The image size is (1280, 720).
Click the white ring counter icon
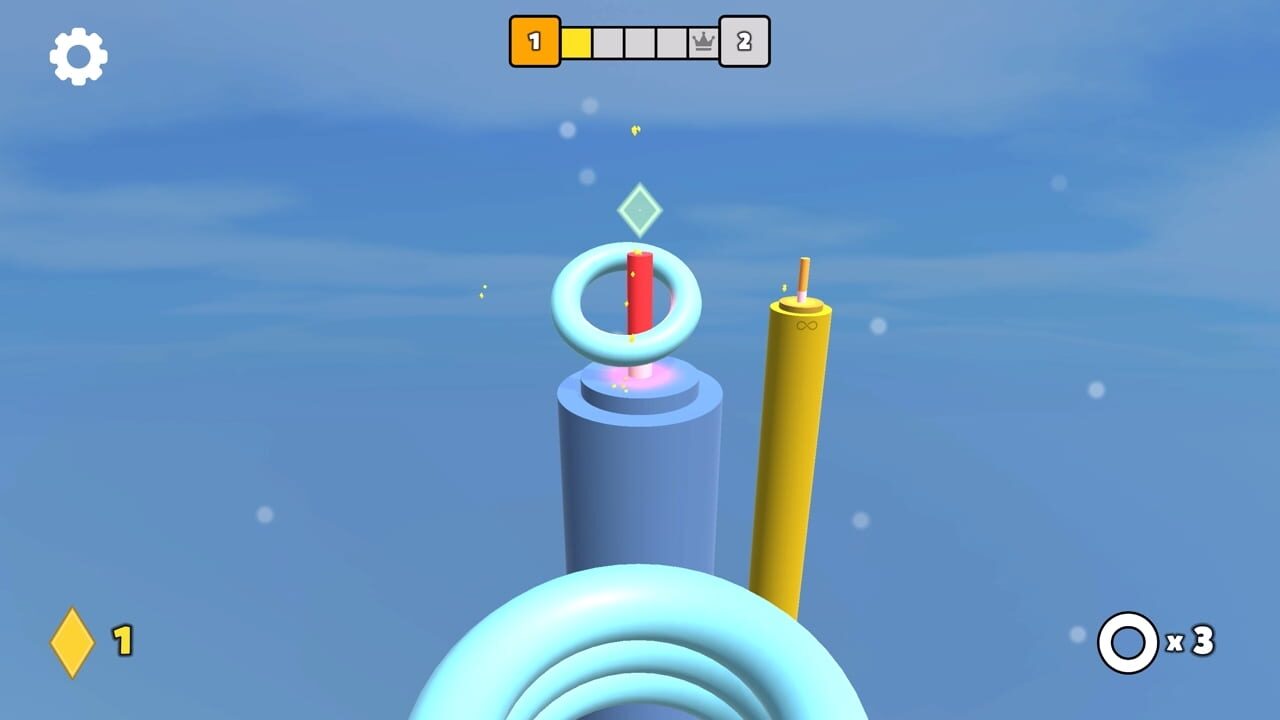click(1128, 640)
